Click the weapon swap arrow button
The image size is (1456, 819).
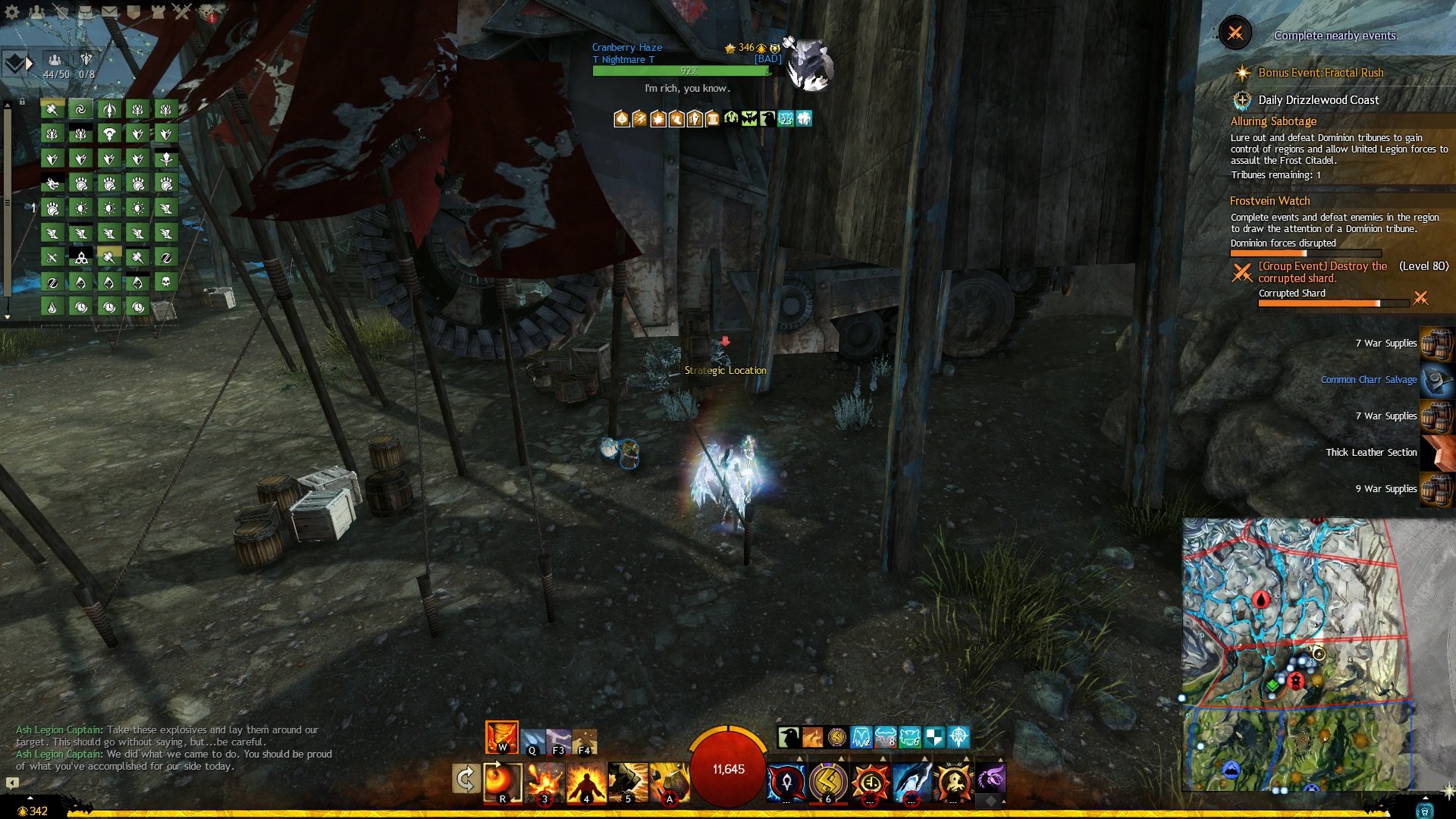[x=465, y=779]
